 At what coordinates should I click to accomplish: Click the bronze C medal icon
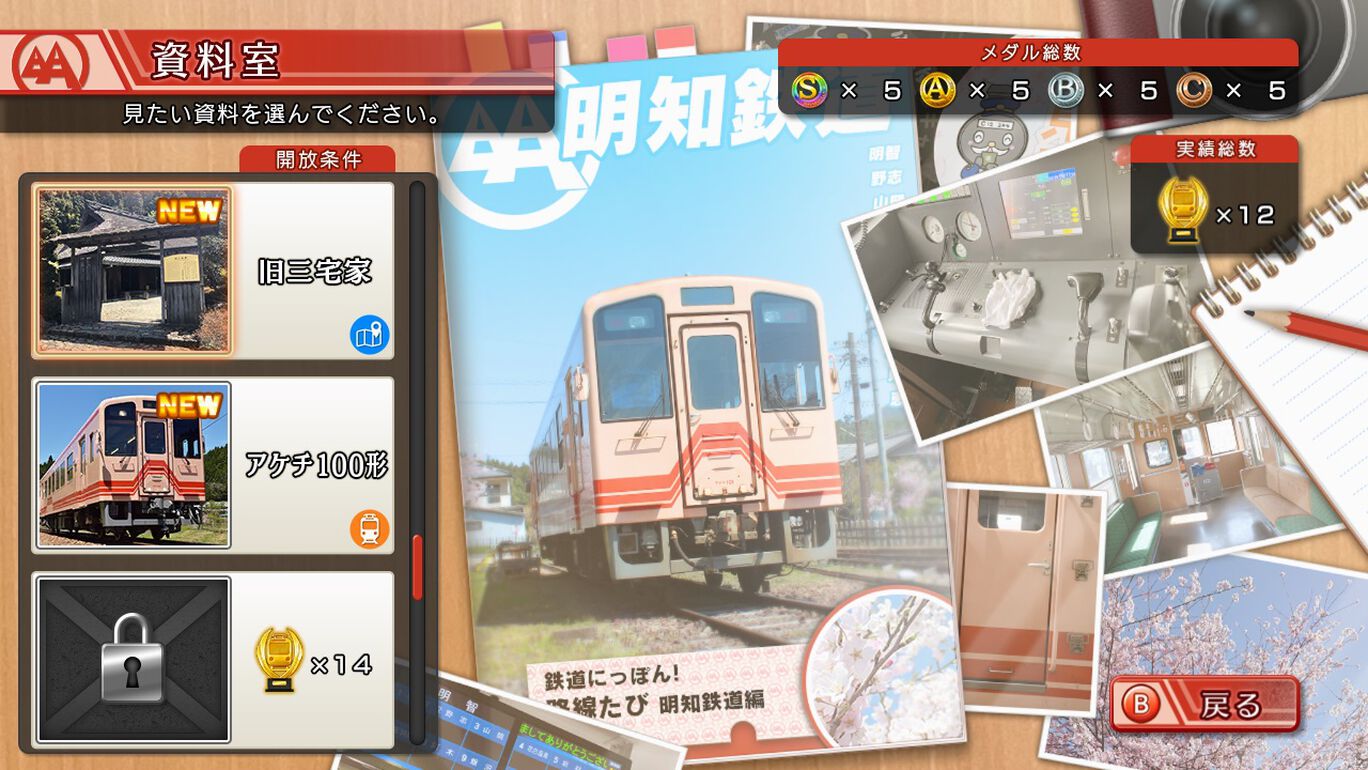(1191, 89)
